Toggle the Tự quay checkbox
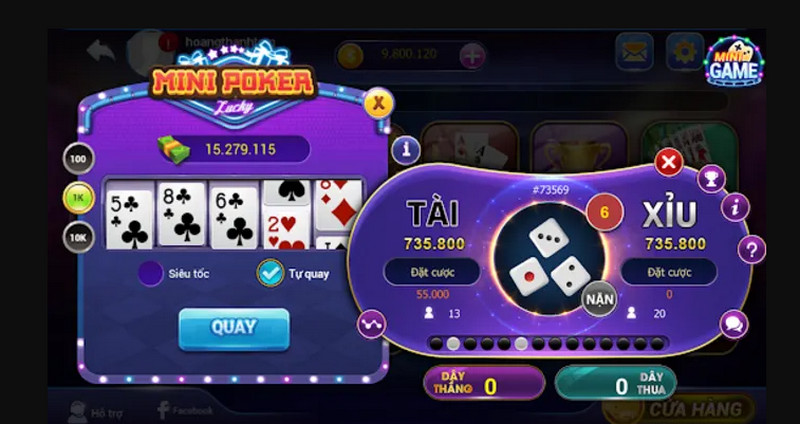The width and height of the screenshot is (800, 424). click(270, 272)
